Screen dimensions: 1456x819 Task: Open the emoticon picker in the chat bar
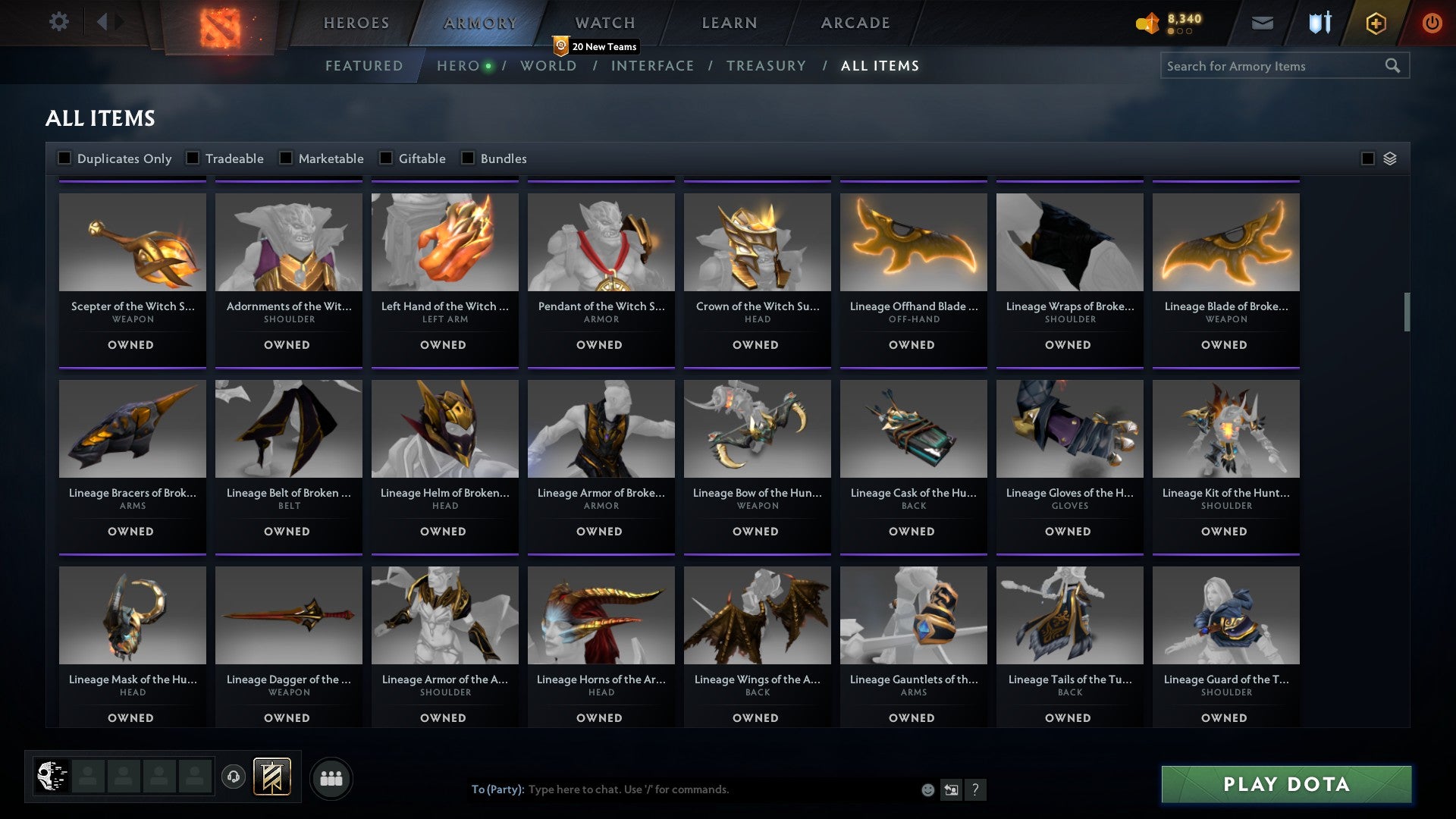click(x=927, y=789)
